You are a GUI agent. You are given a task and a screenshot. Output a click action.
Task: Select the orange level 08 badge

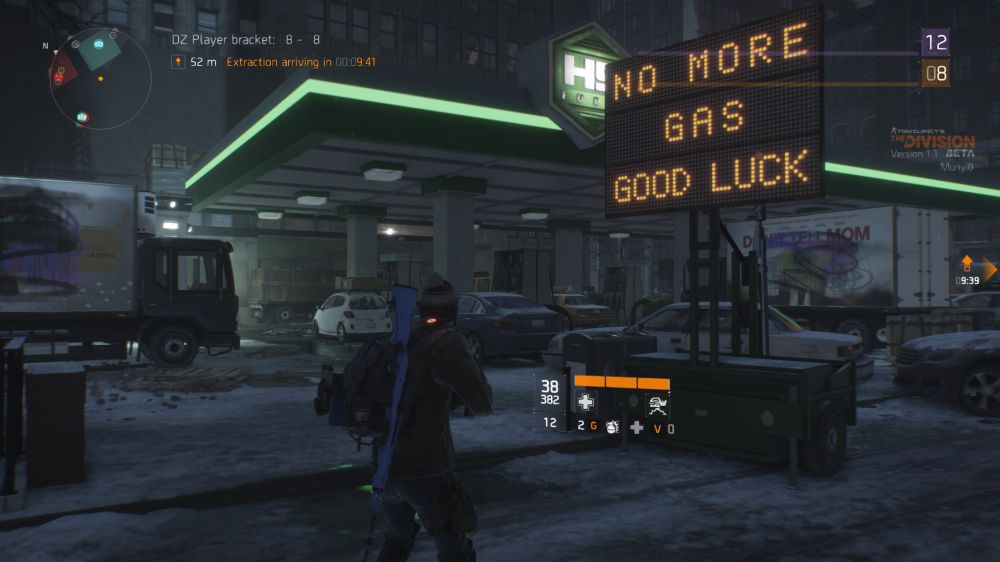tap(935, 72)
